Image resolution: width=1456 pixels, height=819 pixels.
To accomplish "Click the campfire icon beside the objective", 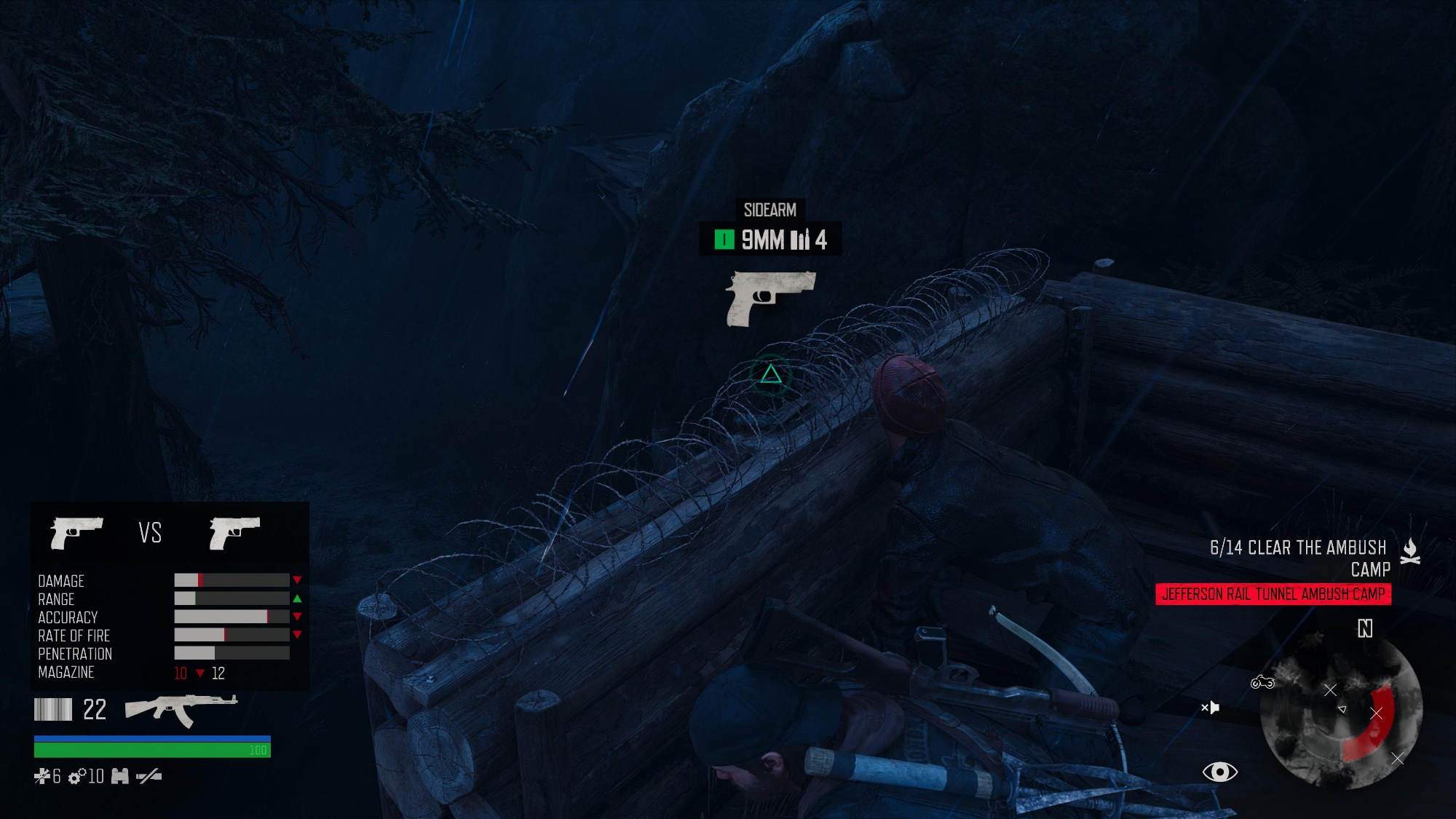I will click(x=1410, y=551).
